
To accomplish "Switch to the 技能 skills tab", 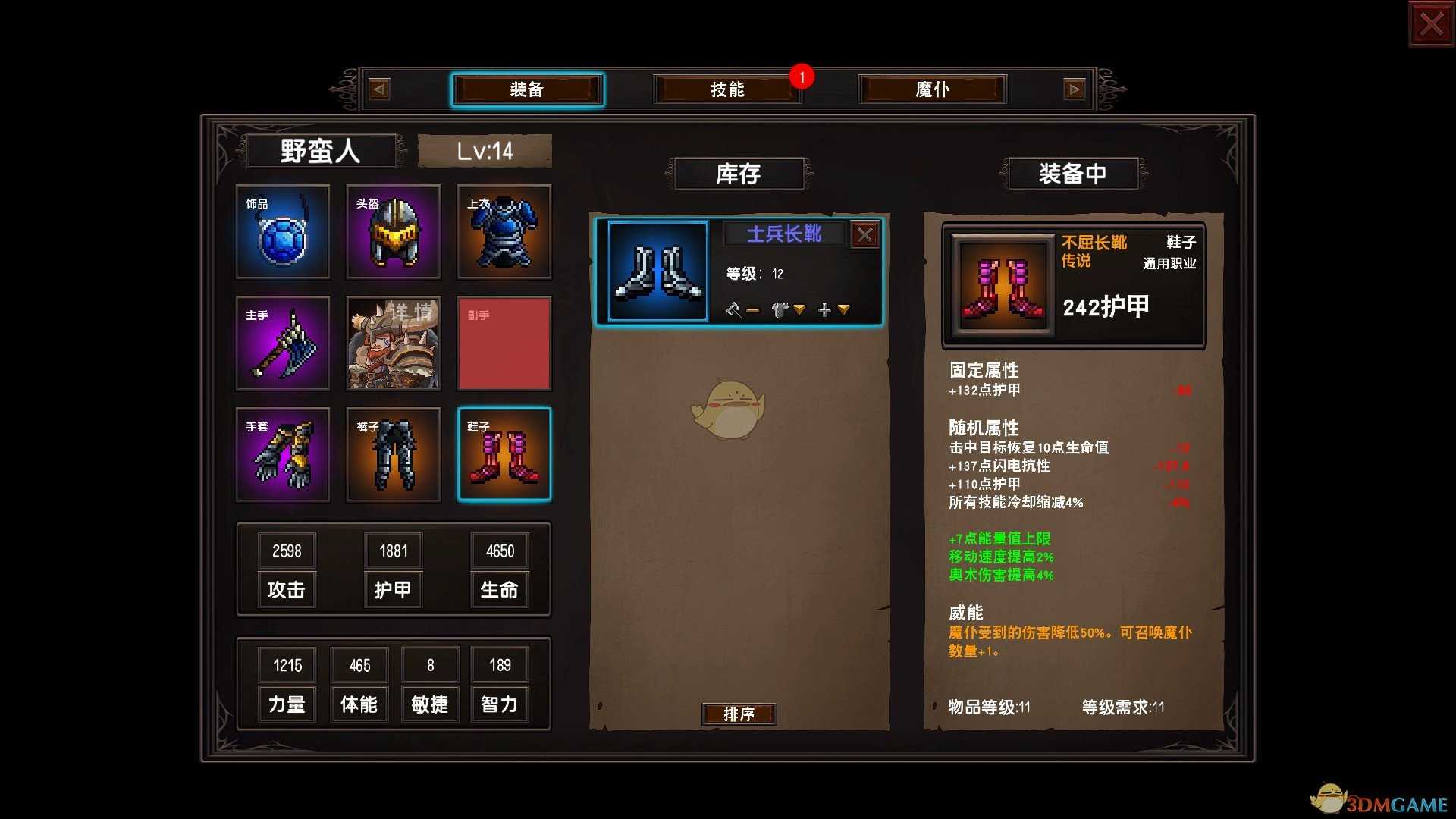I will [727, 89].
